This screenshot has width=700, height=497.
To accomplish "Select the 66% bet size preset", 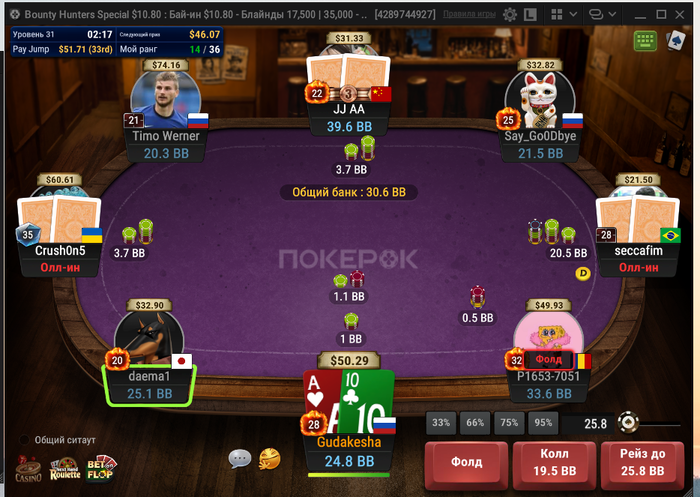I will [x=475, y=423].
